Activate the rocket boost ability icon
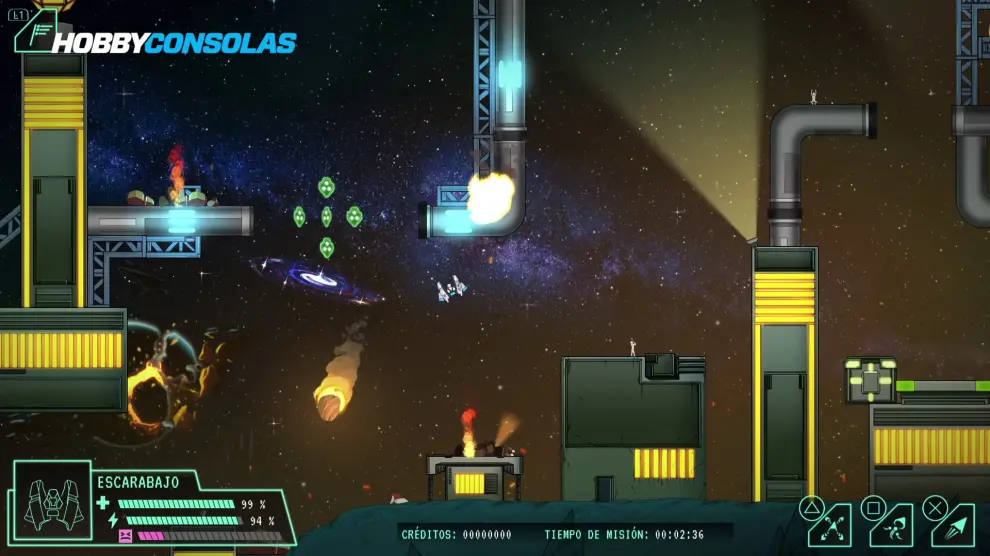990x556 pixels. coord(954,526)
